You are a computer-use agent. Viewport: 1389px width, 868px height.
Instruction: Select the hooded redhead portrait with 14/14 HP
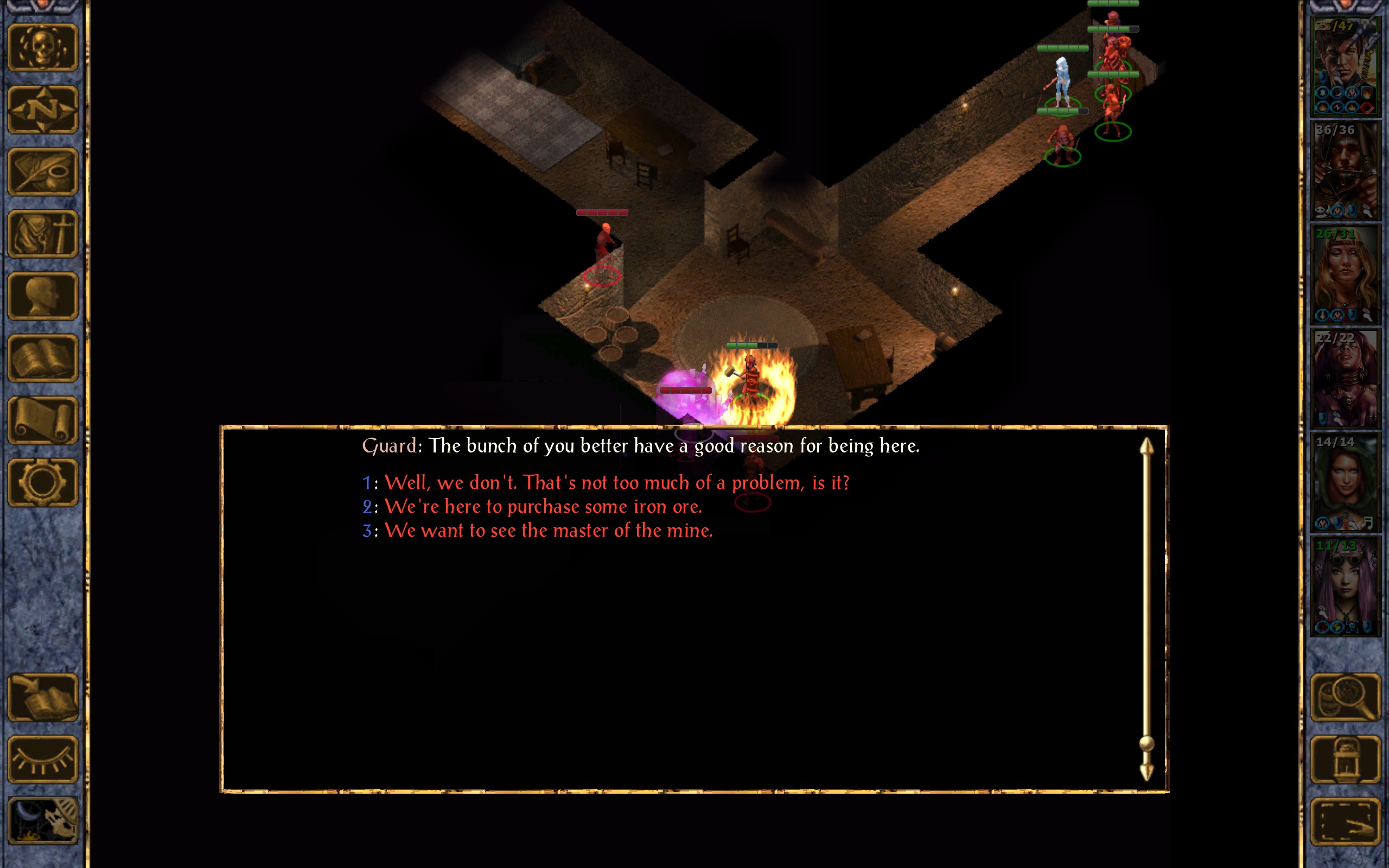coord(1345,482)
